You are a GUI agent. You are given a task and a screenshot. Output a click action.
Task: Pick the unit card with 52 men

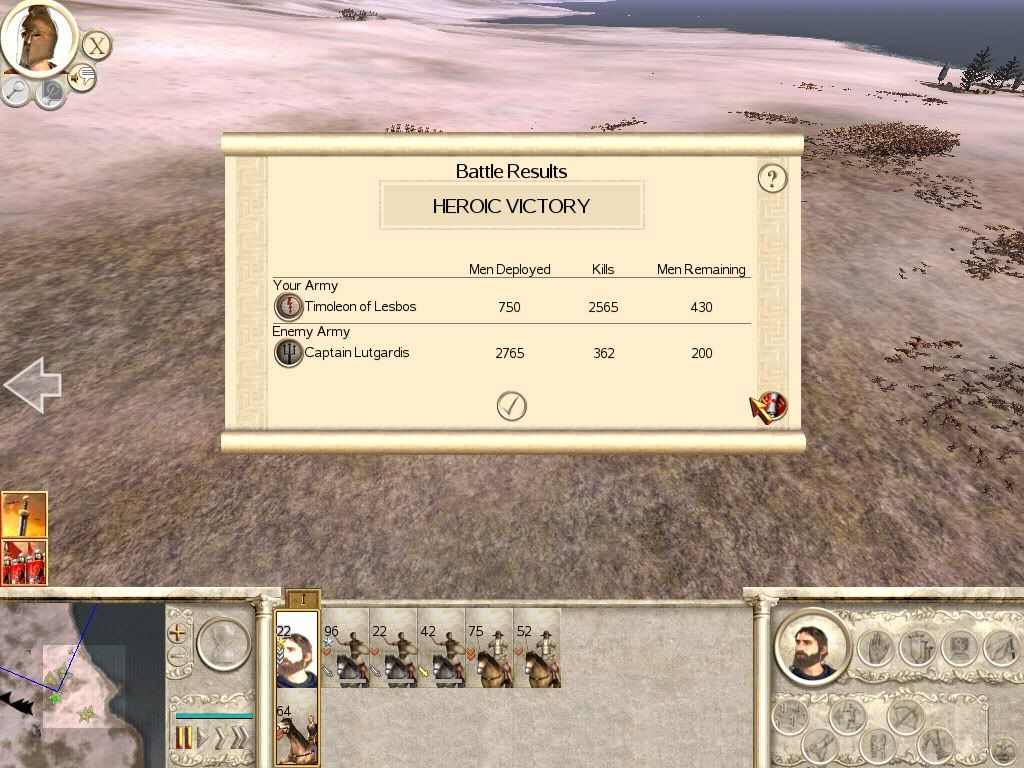click(537, 649)
